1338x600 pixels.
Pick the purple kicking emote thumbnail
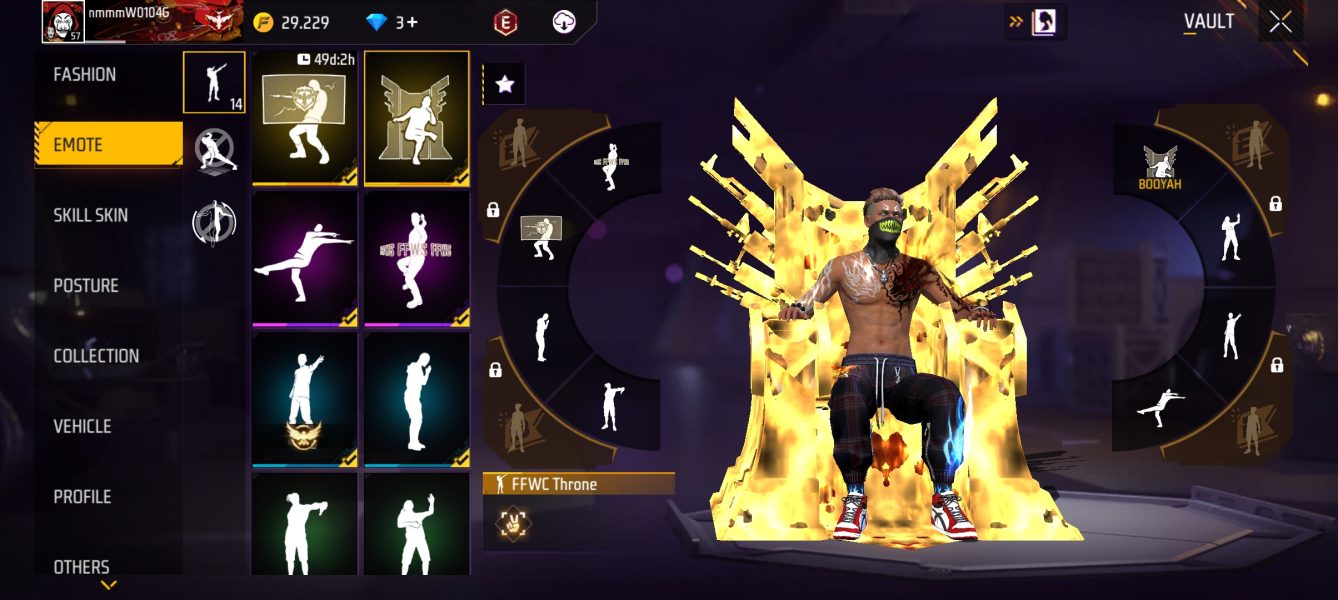[304, 259]
